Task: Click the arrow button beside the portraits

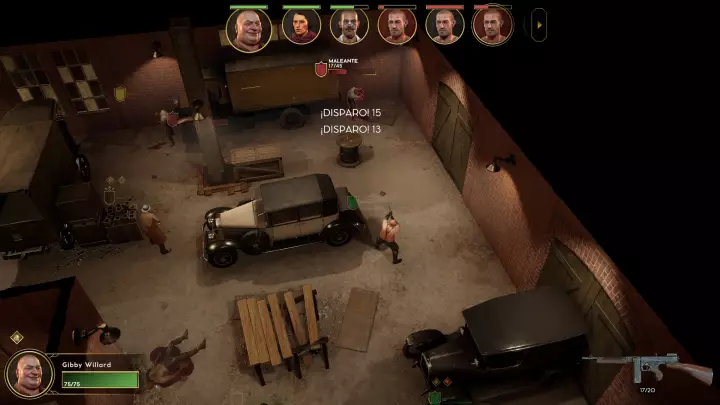Action: (540, 24)
